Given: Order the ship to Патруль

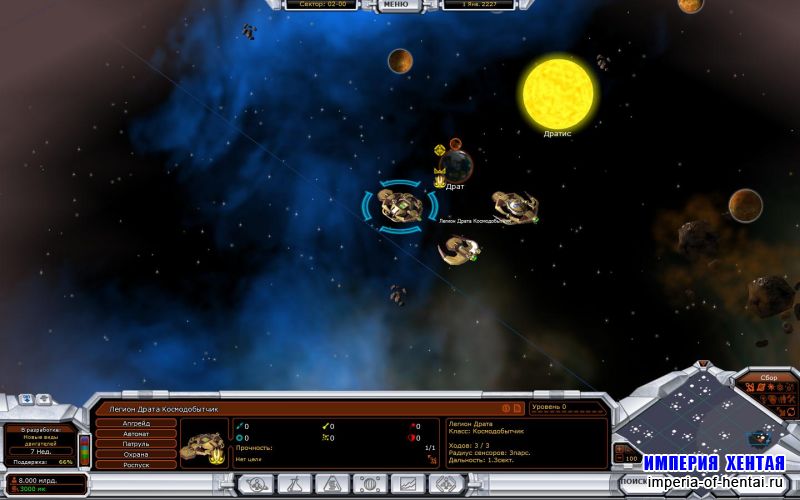Looking at the screenshot, I should 134,444.
